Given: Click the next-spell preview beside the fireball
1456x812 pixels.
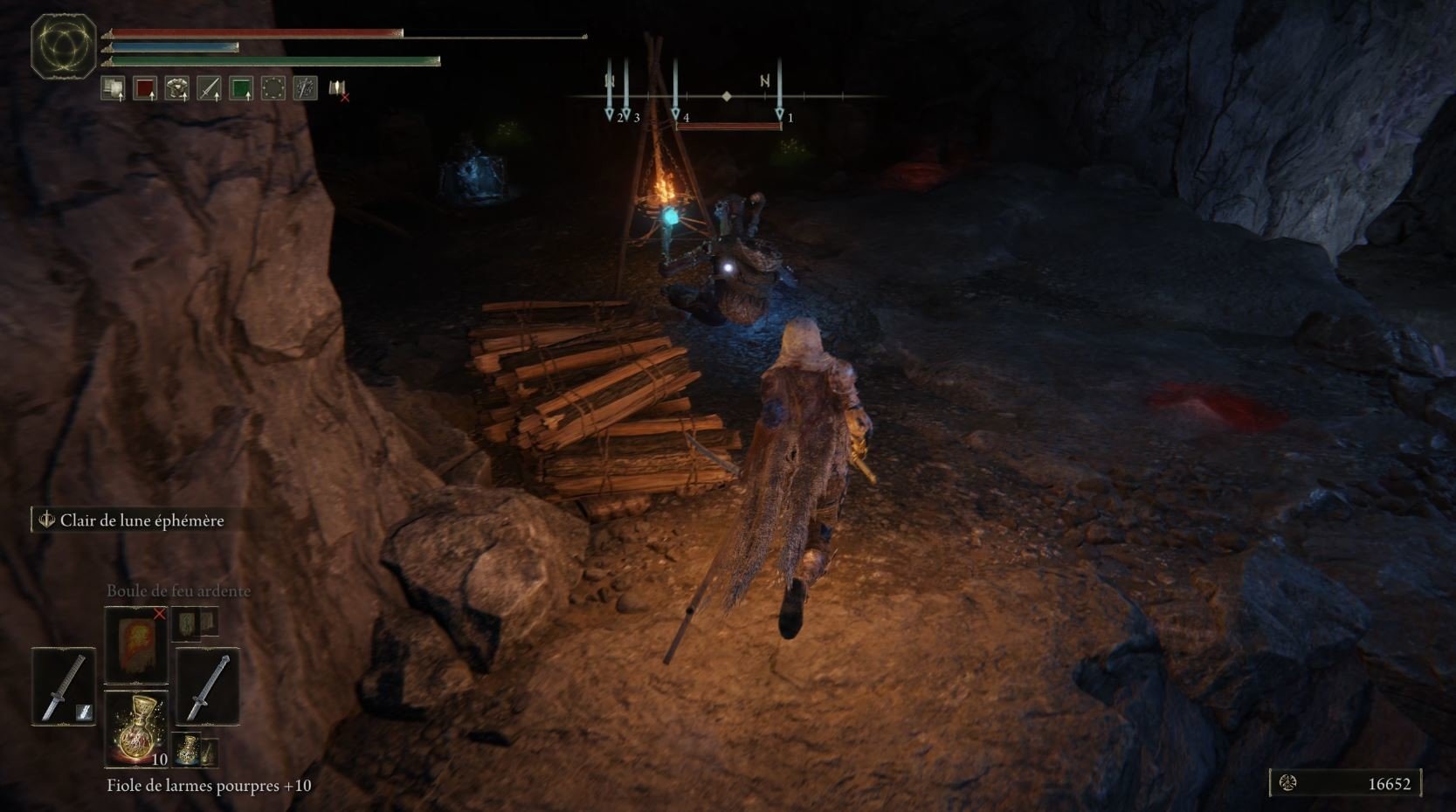Looking at the screenshot, I should tap(194, 623).
